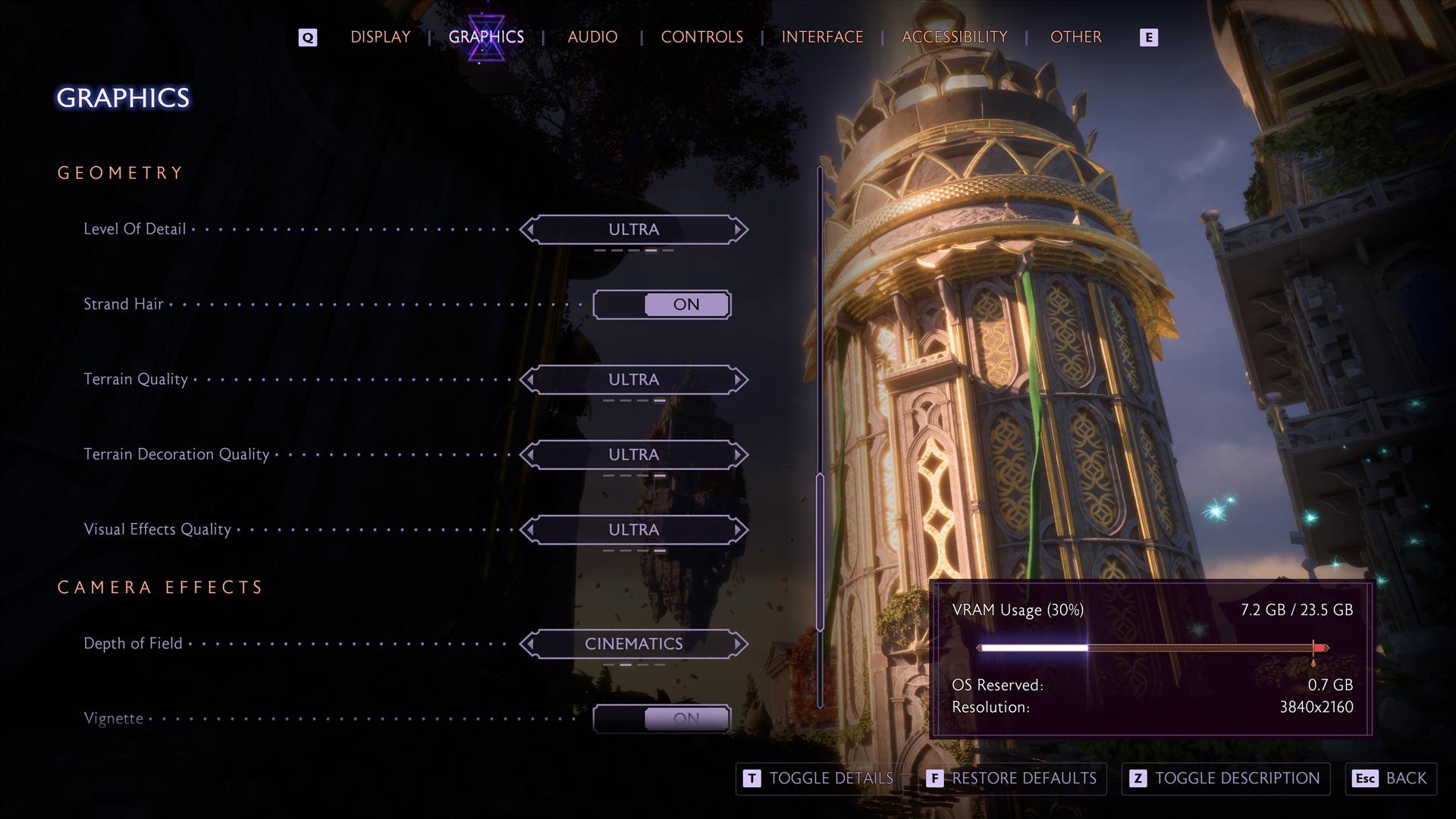
Task: Restore Defaults for graphics settings
Action: [1012, 779]
